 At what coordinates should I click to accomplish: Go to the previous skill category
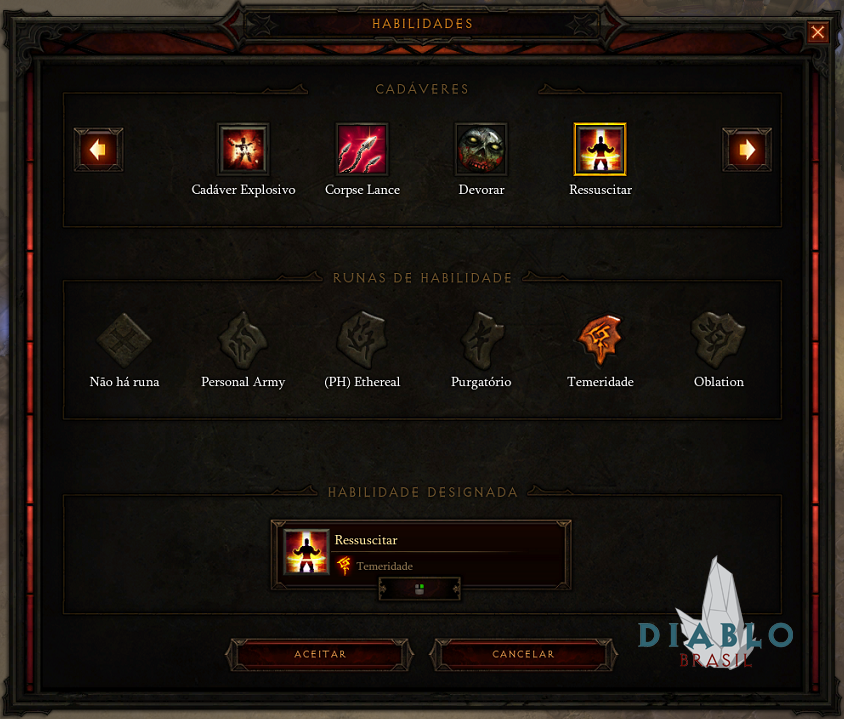tap(99, 150)
